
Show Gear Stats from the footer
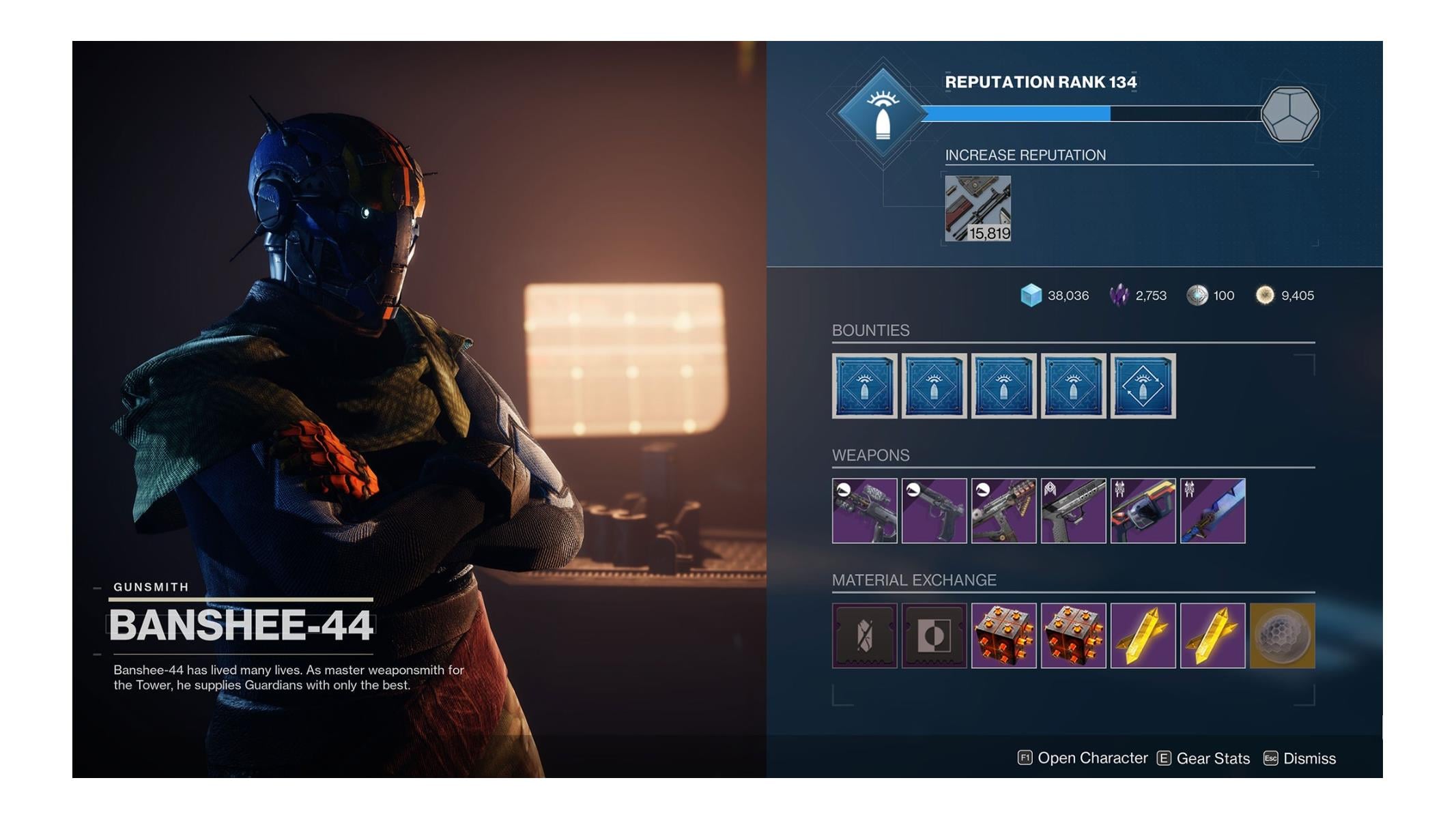pos(1203,758)
